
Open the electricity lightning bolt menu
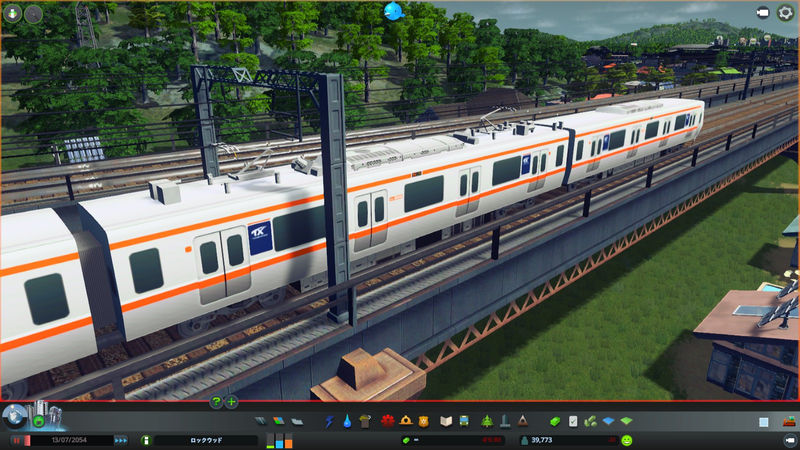329,421
